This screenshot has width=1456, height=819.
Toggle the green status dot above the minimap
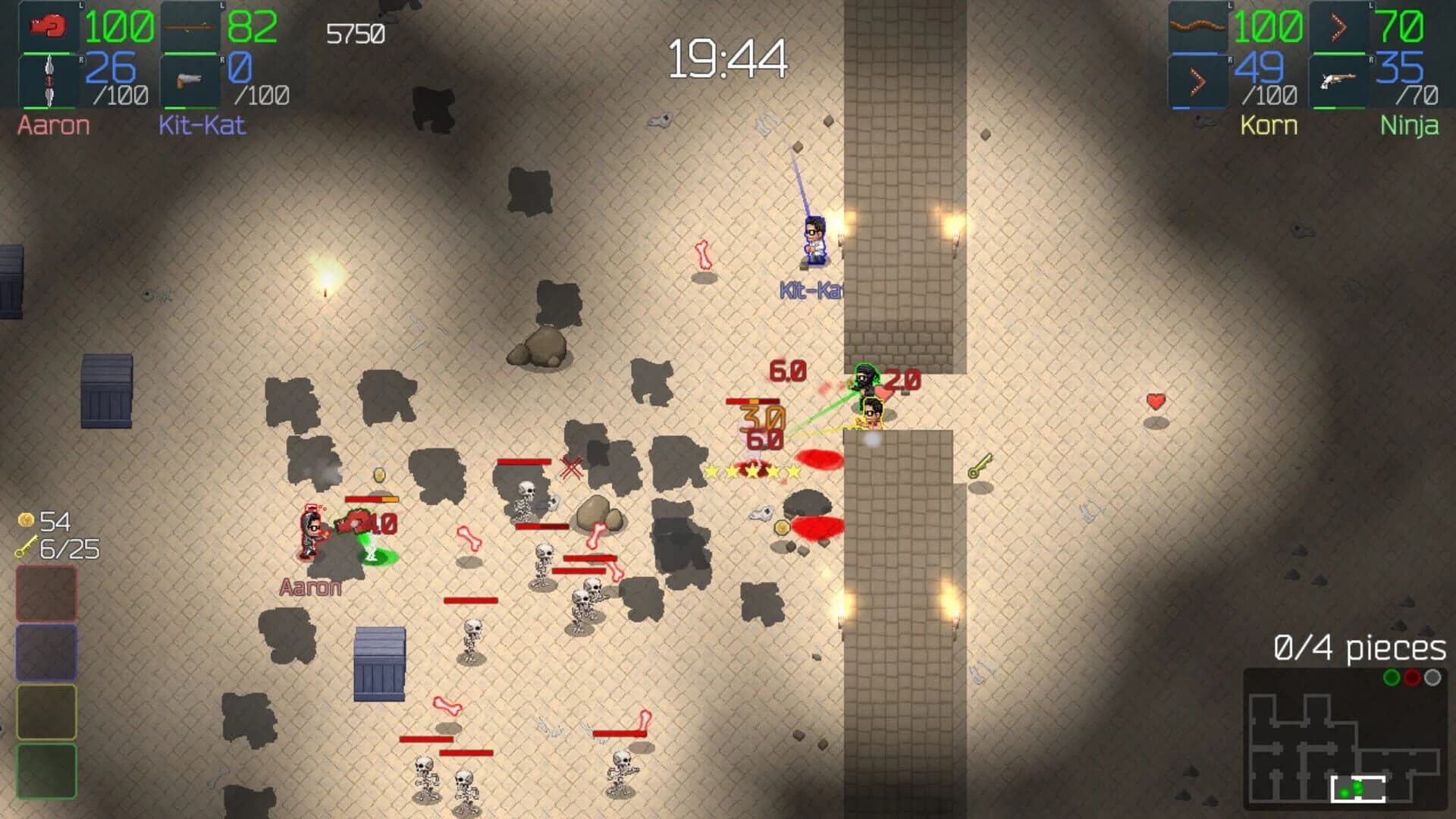(x=1392, y=678)
